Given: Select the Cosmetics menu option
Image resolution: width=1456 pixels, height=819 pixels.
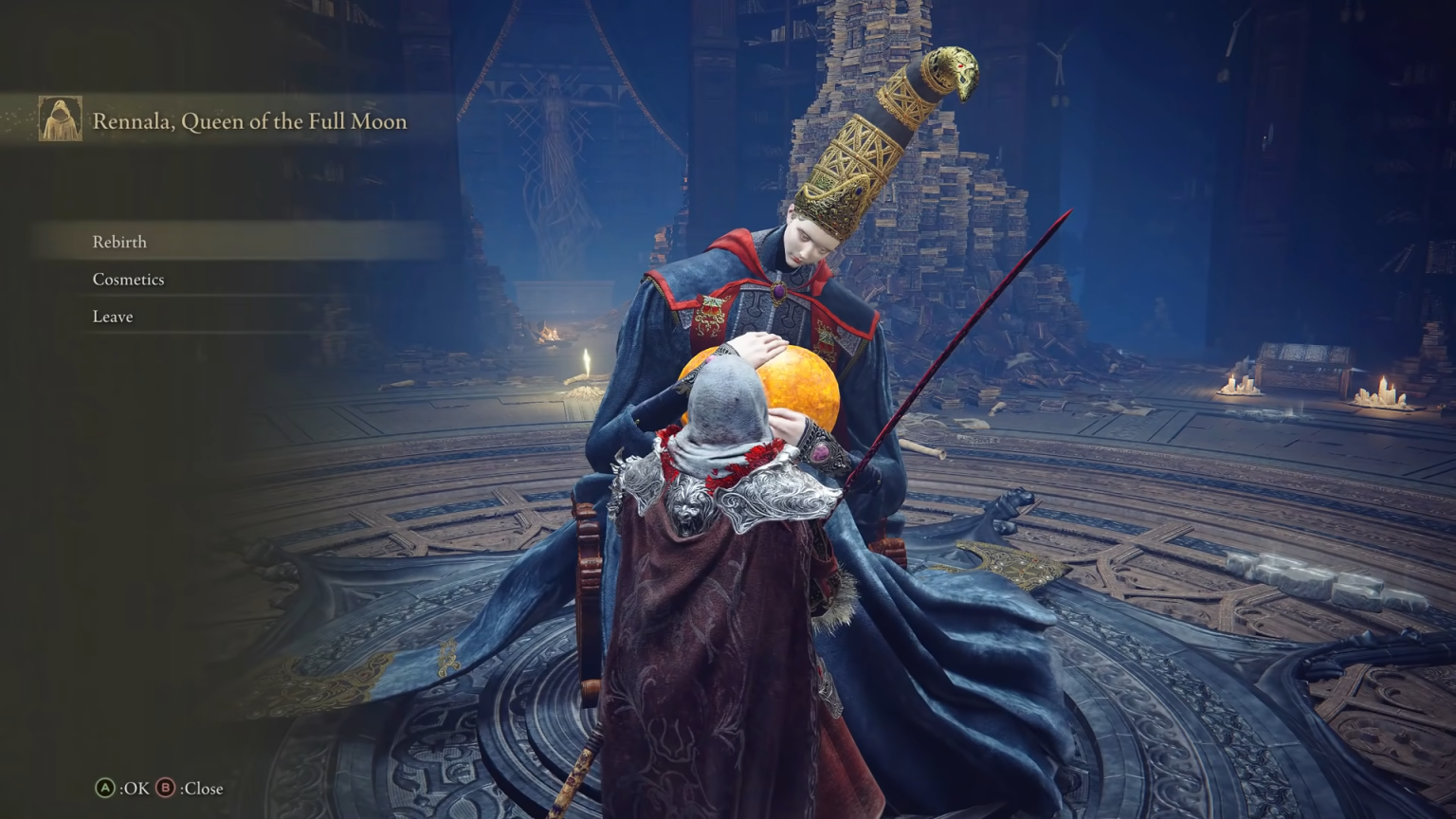Looking at the screenshot, I should coord(127,279).
